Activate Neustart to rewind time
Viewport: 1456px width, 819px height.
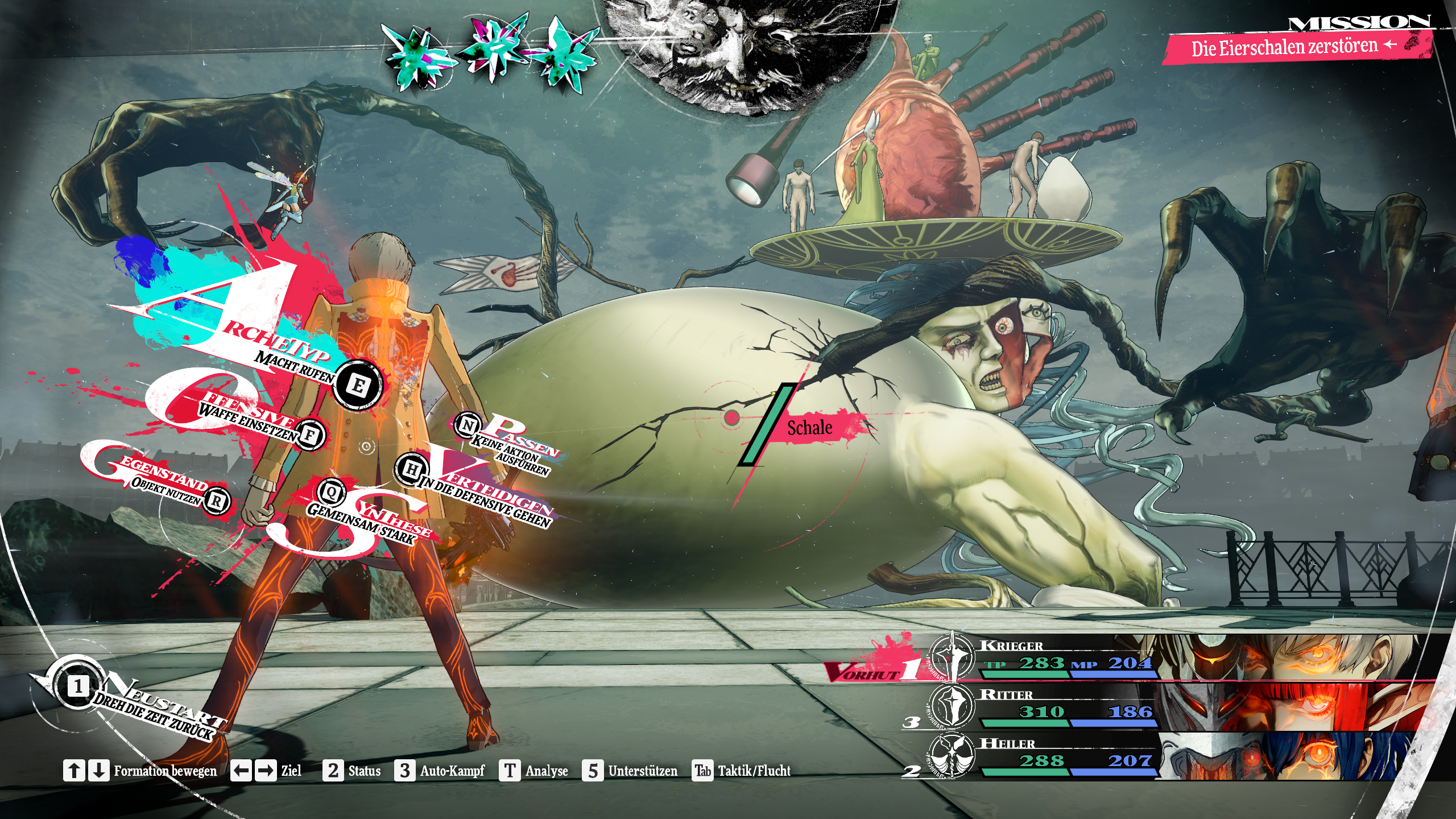click(x=78, y=686)
